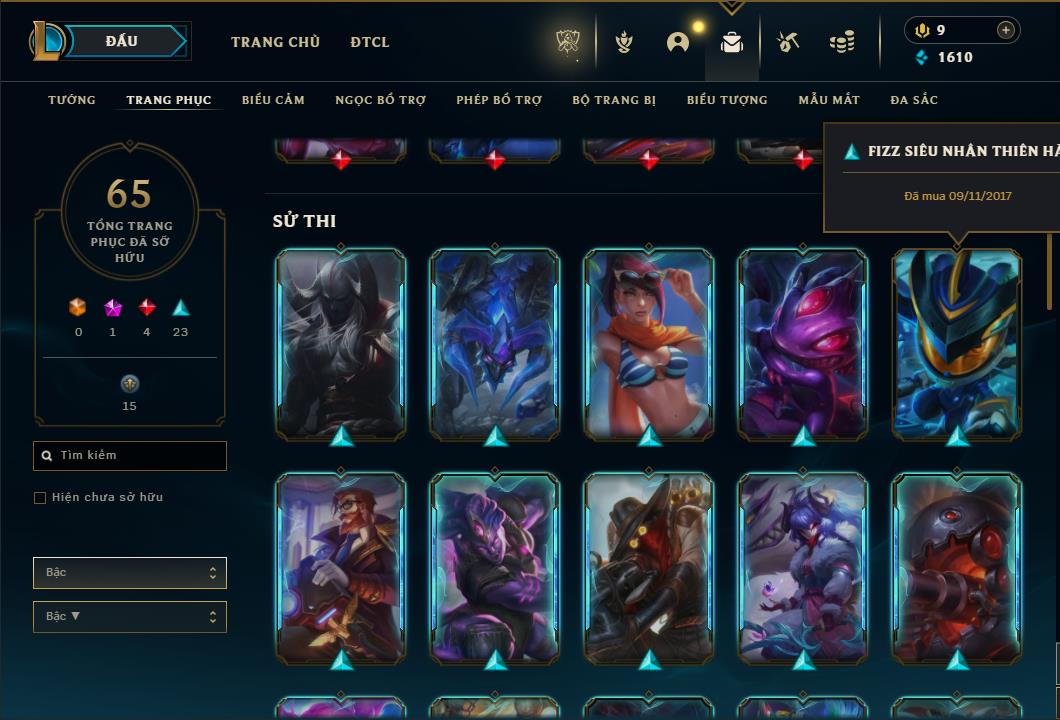Select the Fizz Siêu Nhân Thiên Hà skin

pos(958,344)
